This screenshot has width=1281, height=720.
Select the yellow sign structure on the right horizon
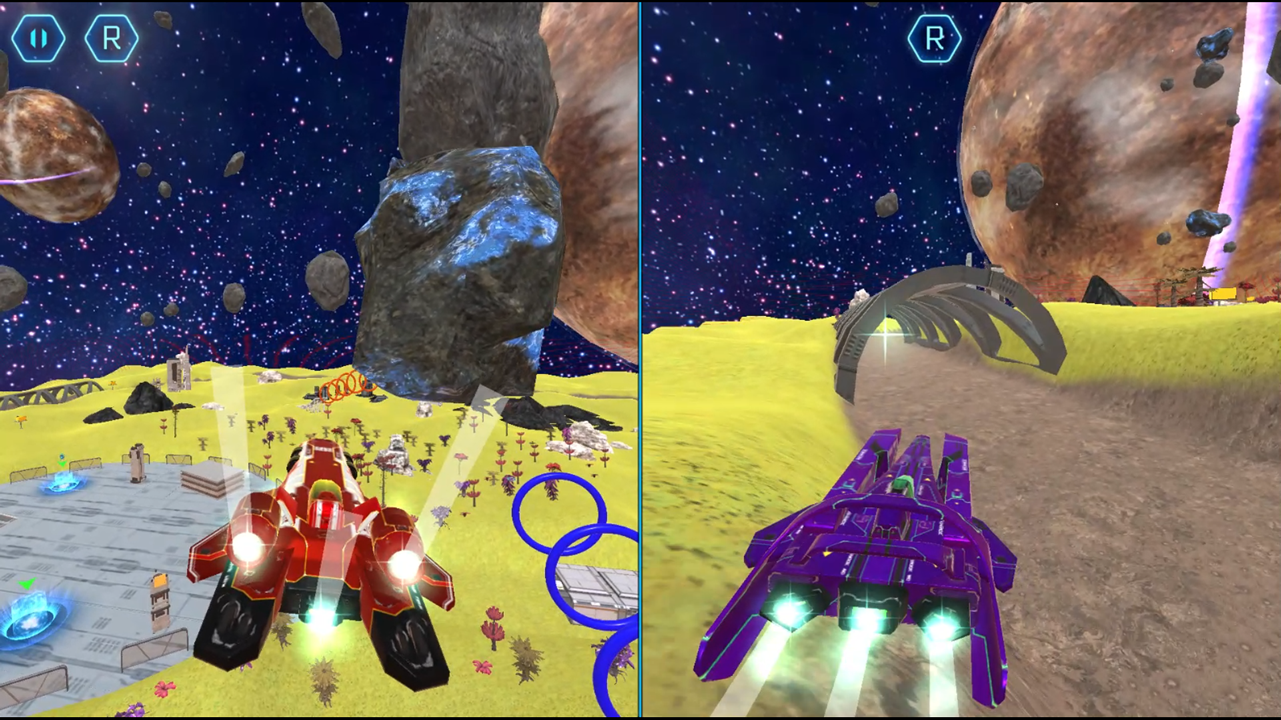pos(1225,295)
